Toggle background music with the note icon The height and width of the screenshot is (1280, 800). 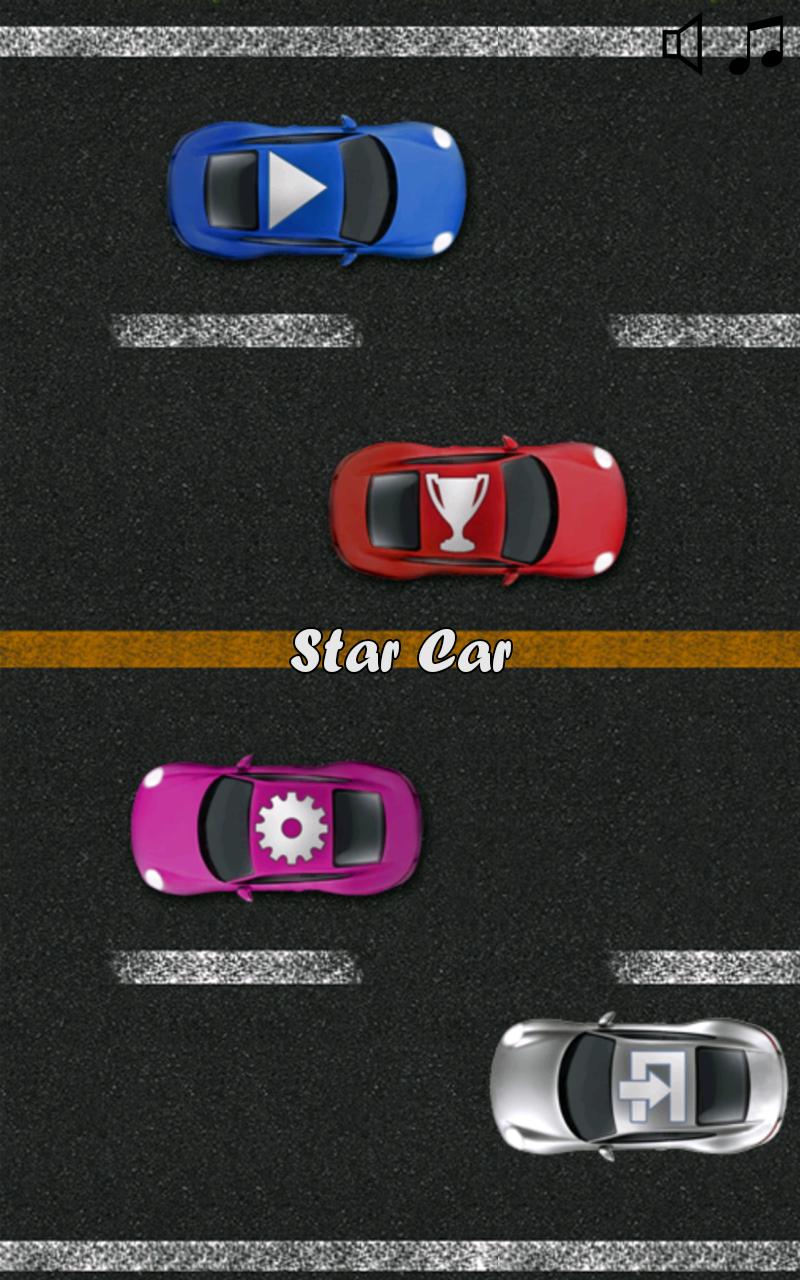756,46
